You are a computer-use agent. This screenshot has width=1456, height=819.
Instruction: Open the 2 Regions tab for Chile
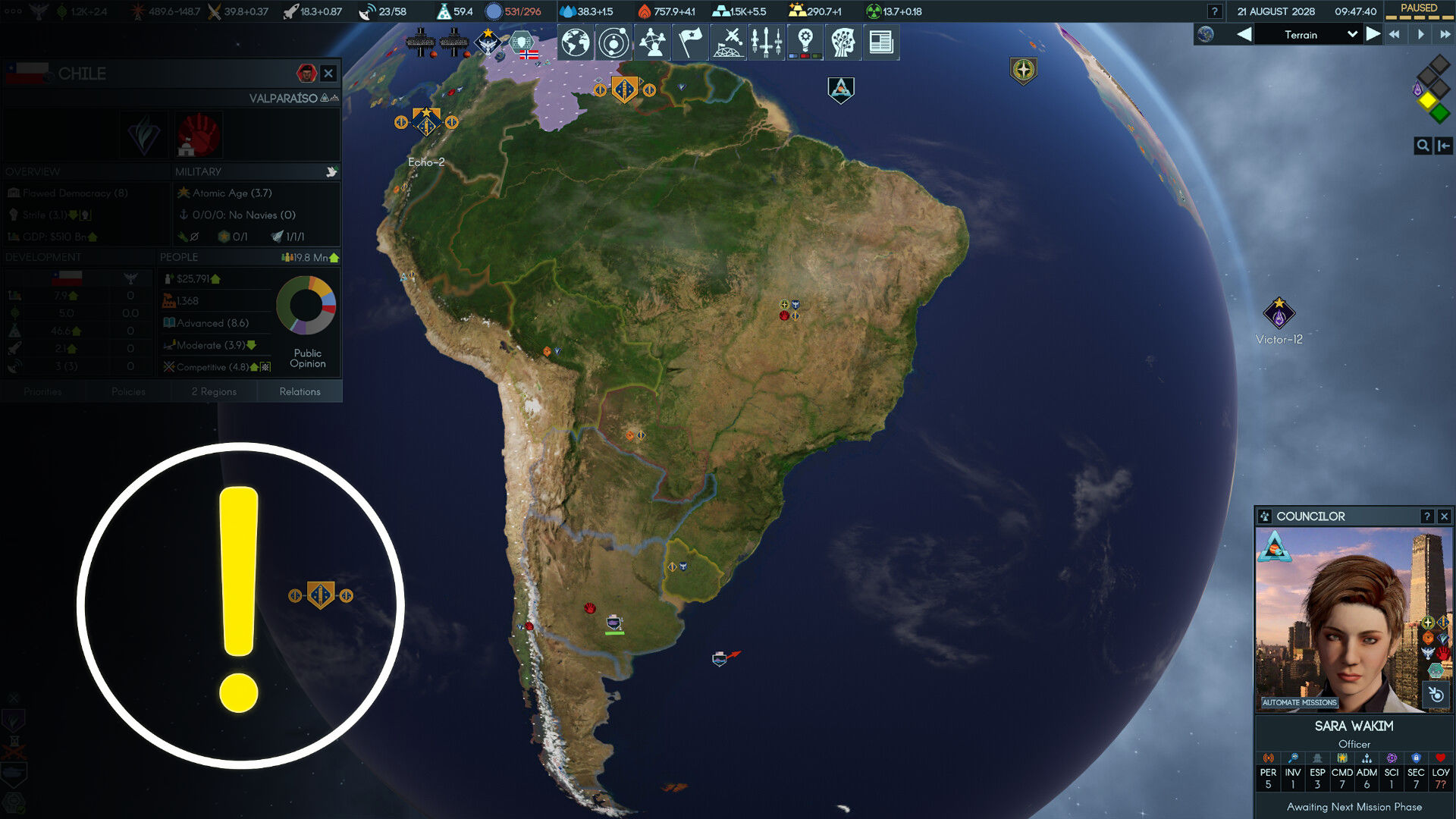(214, 391)
